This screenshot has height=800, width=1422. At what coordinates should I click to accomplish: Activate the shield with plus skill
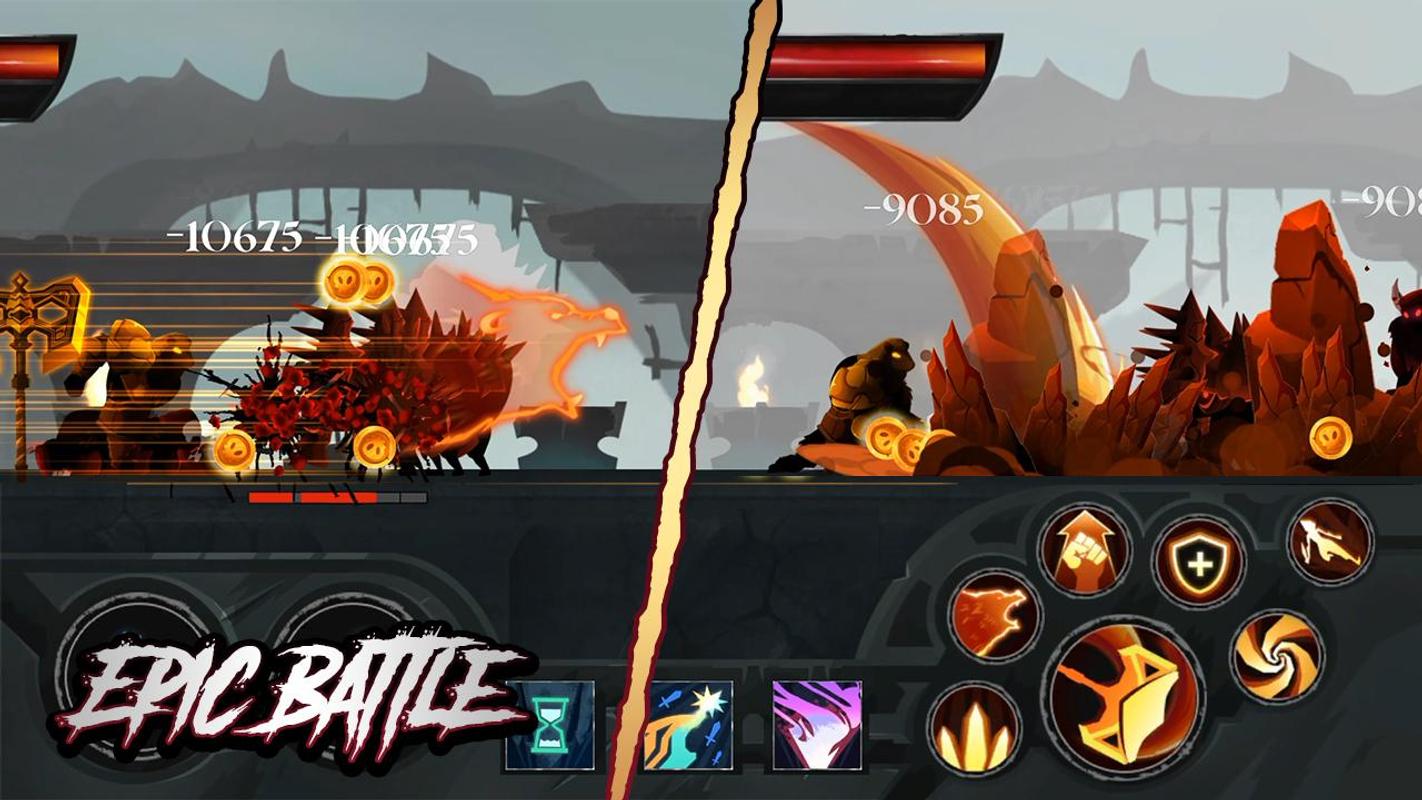(x=1197, y=560)
